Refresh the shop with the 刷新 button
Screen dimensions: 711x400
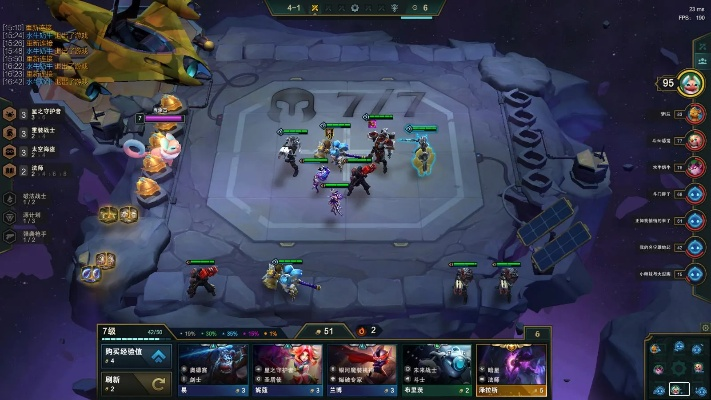(x=136, y=383)
